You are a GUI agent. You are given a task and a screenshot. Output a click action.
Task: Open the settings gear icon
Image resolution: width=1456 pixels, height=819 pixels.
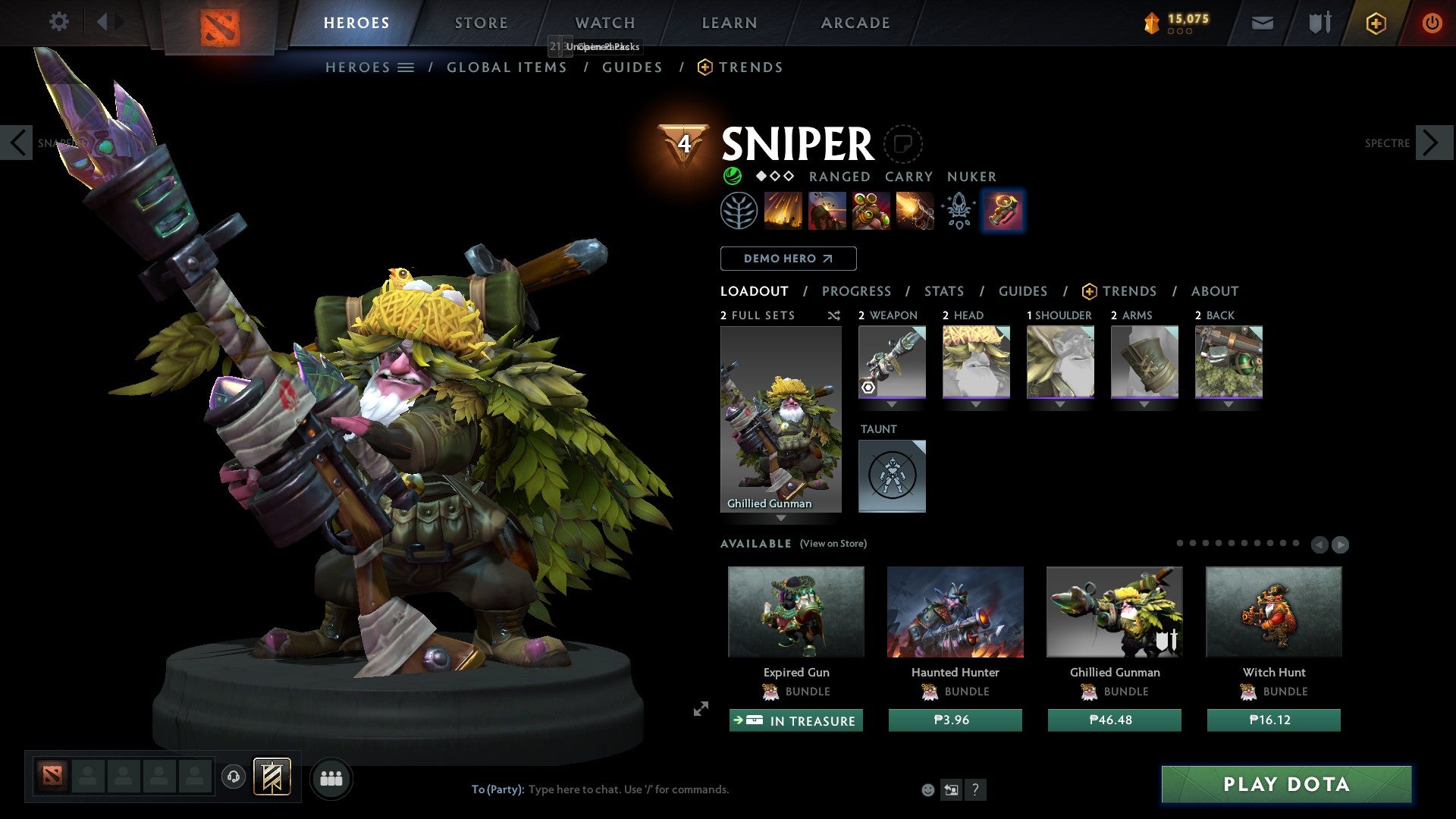(x=58, y=22)
